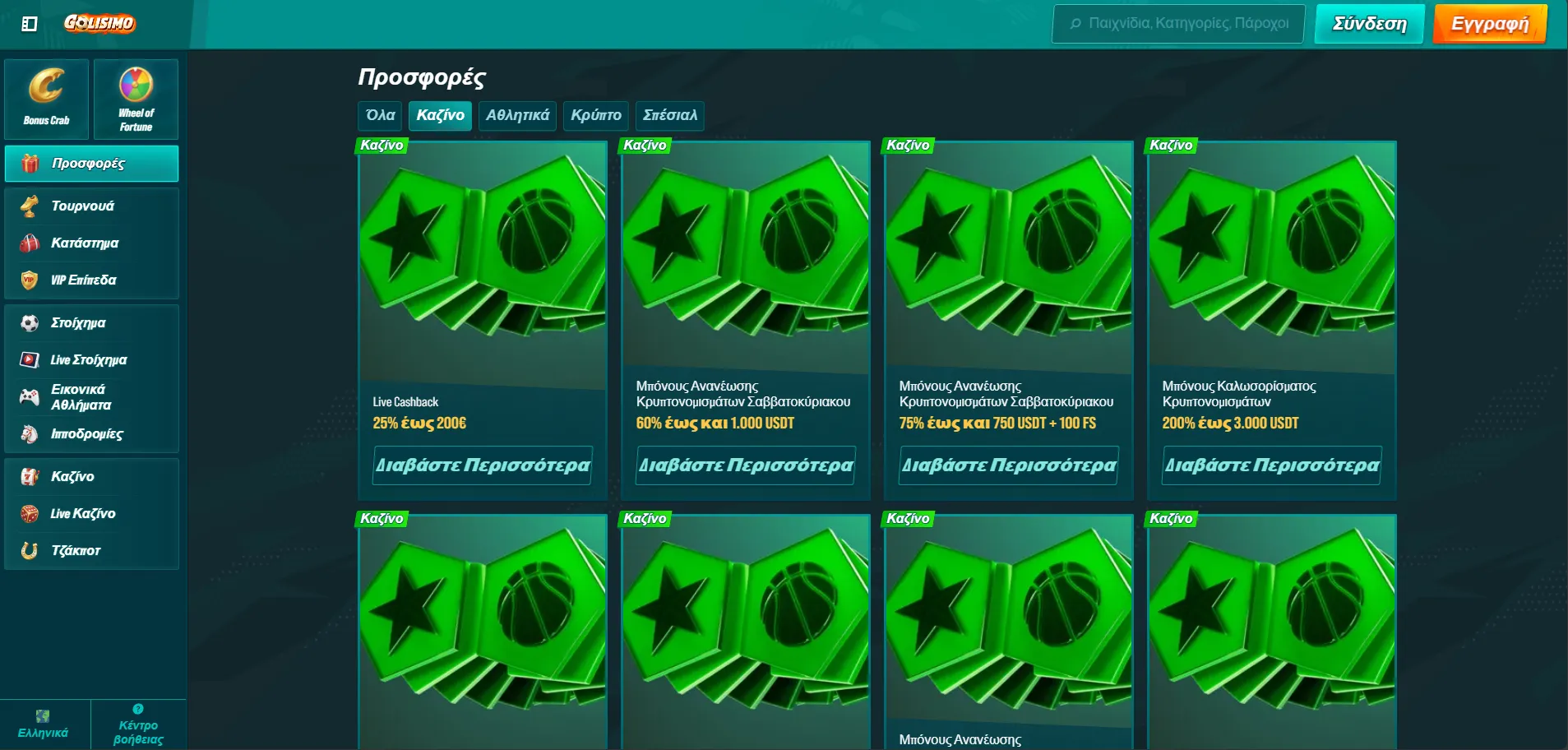Open Τουρνουά in the sidebar
The width and height of the screenshot is (1568, 750).
[82, 206]
